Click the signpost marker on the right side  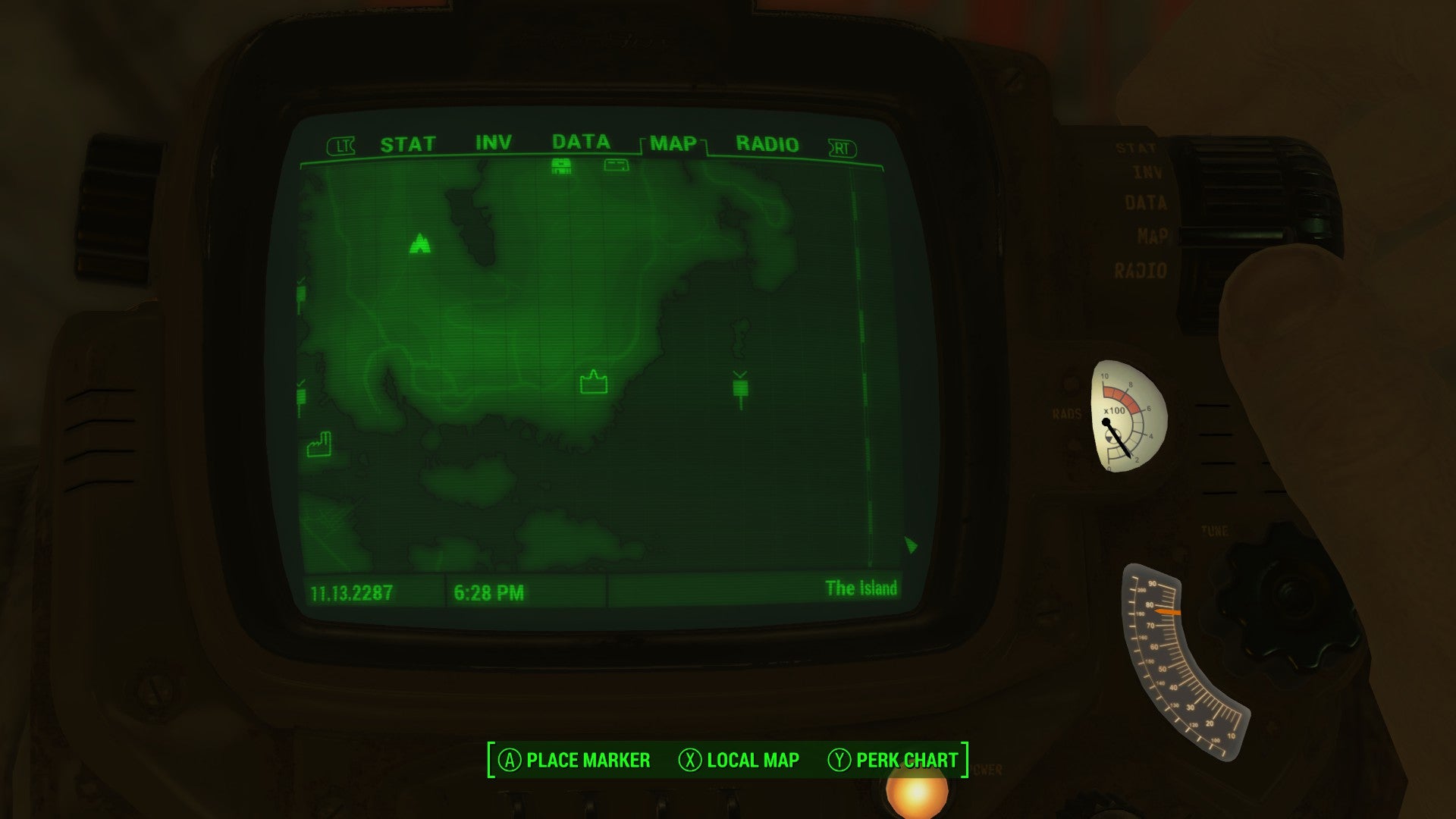(x=739, y=388)
